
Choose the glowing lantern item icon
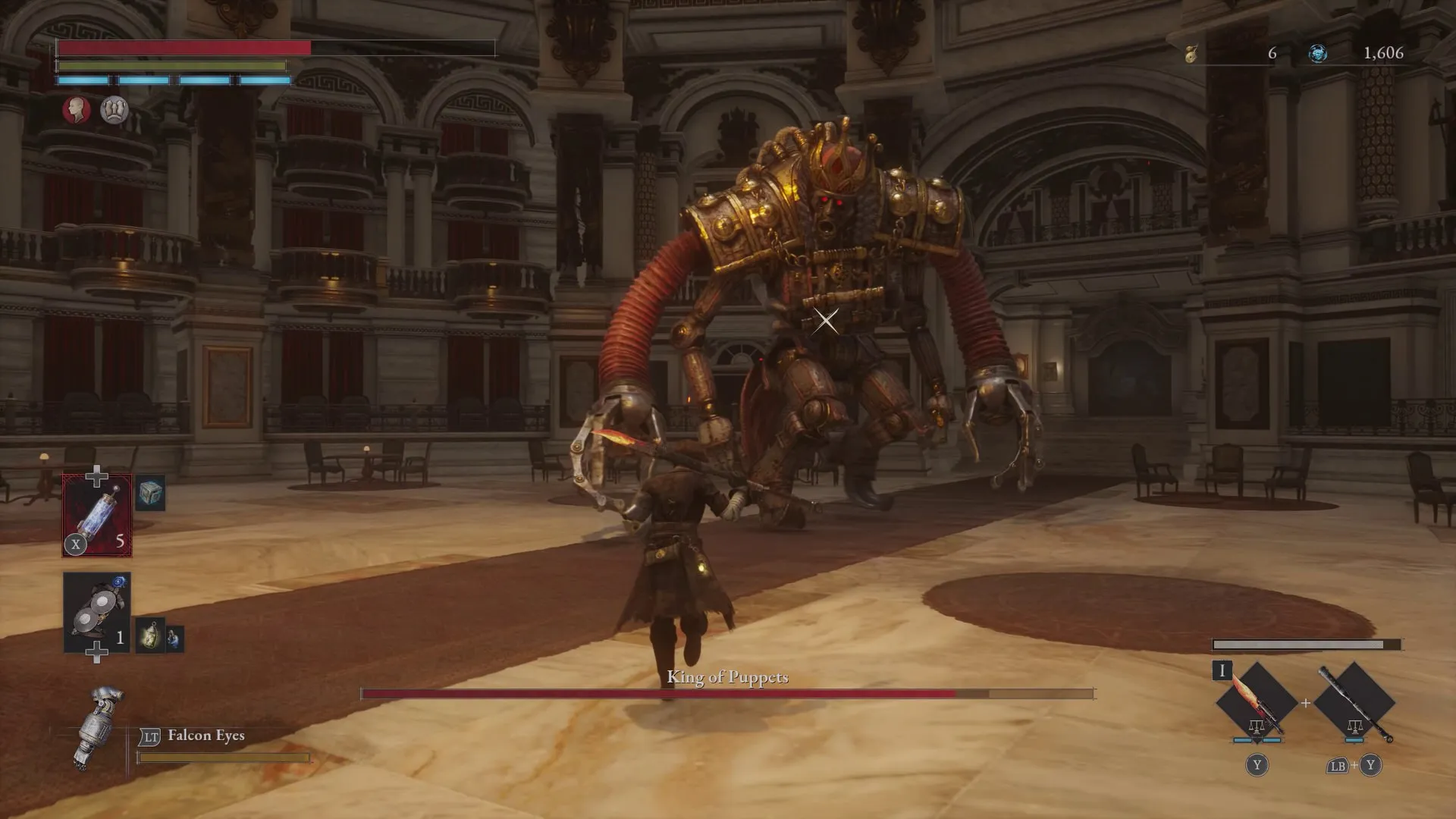click(150, 637)
